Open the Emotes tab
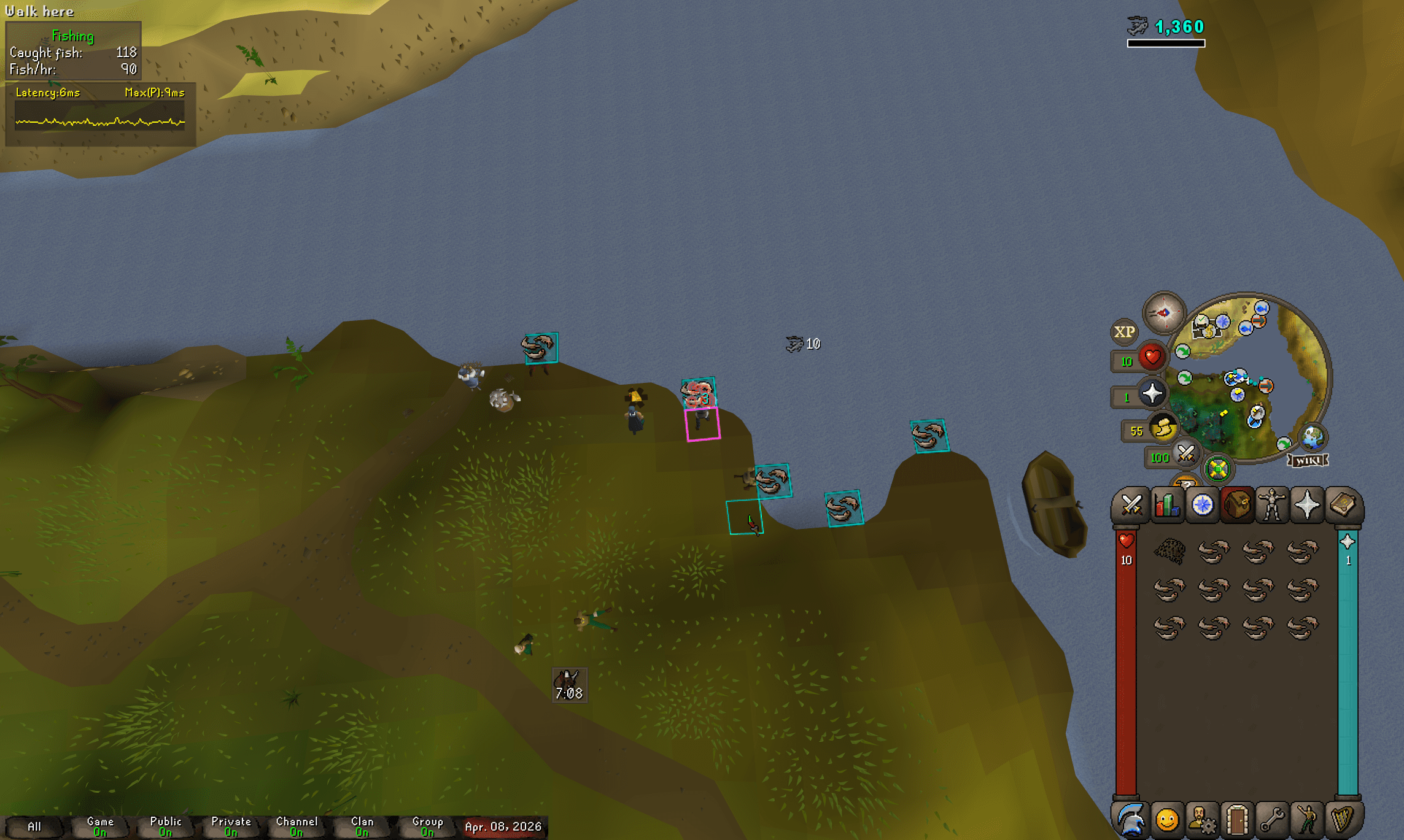The image size is (1404, 840). [x=1308, y=820]
